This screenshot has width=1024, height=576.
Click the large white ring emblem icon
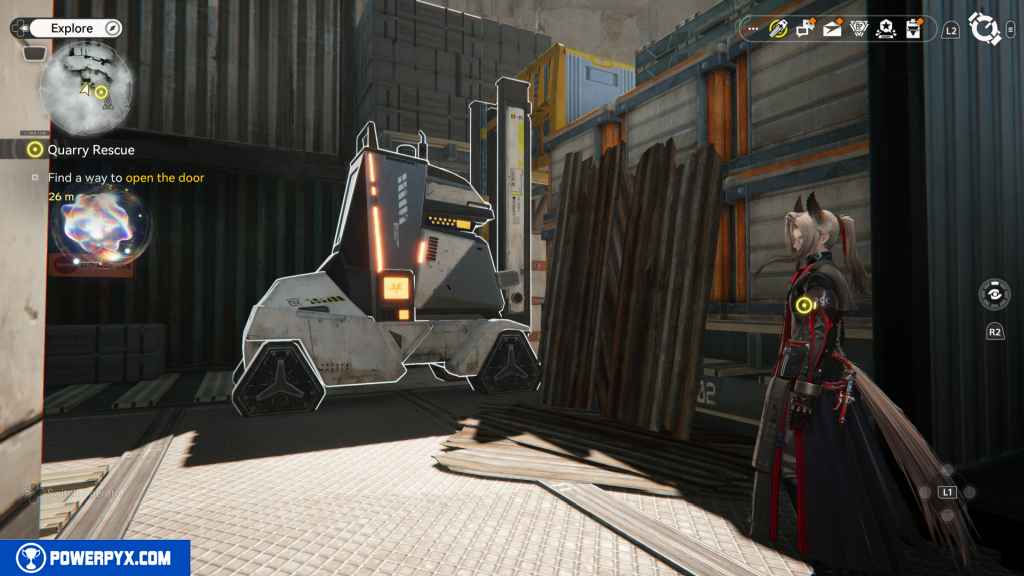coord(984,29)
